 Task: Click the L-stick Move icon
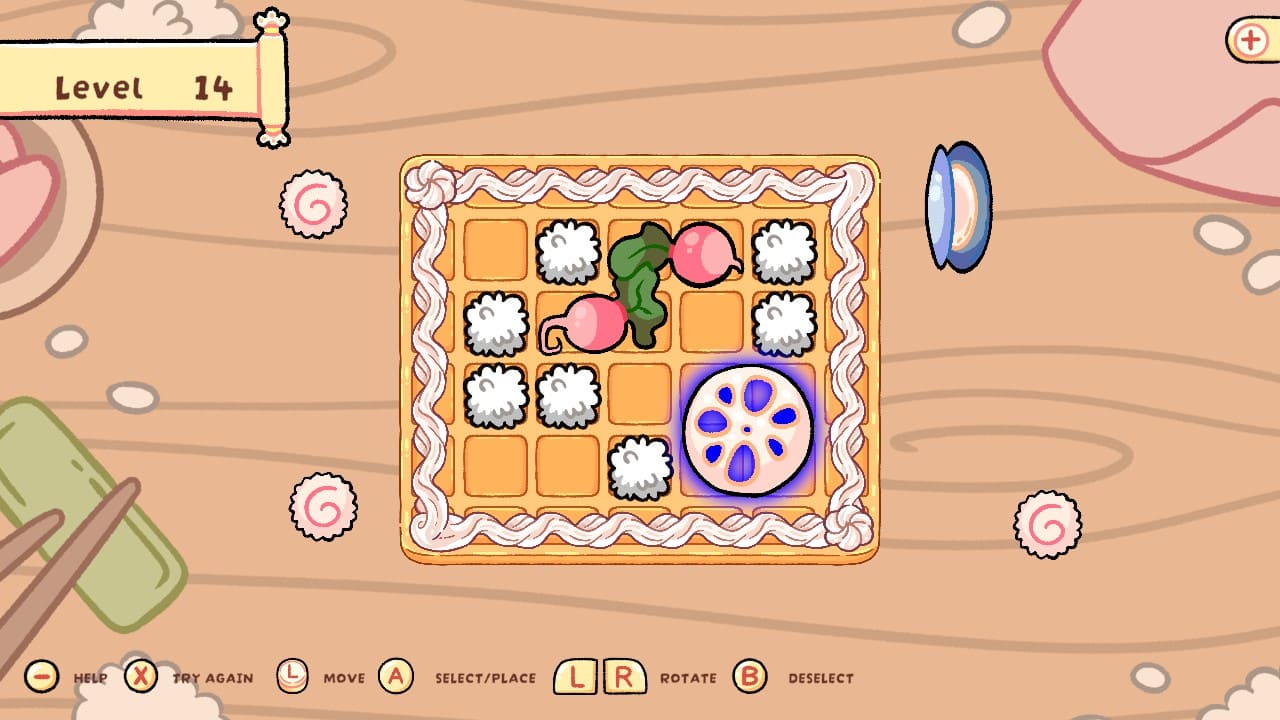293,677
